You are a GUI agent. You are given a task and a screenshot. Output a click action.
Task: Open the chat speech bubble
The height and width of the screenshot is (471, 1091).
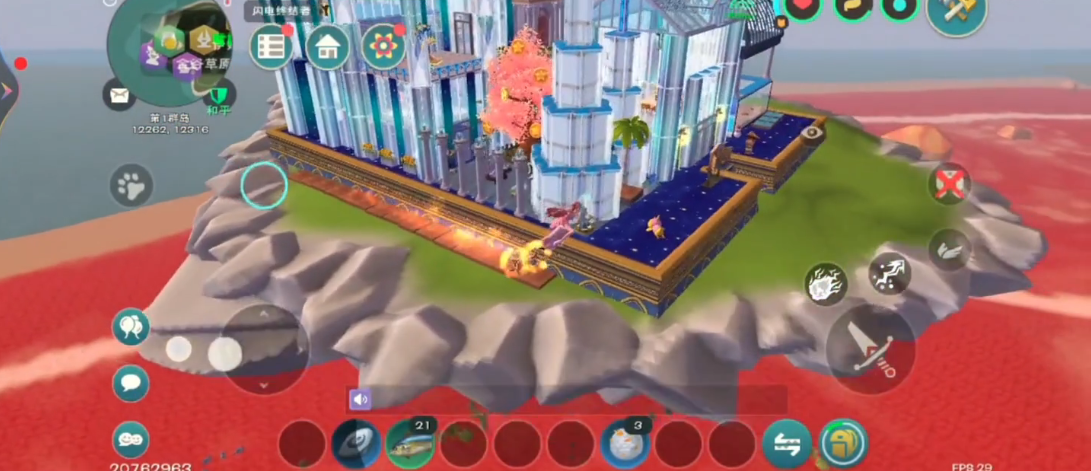131,383
